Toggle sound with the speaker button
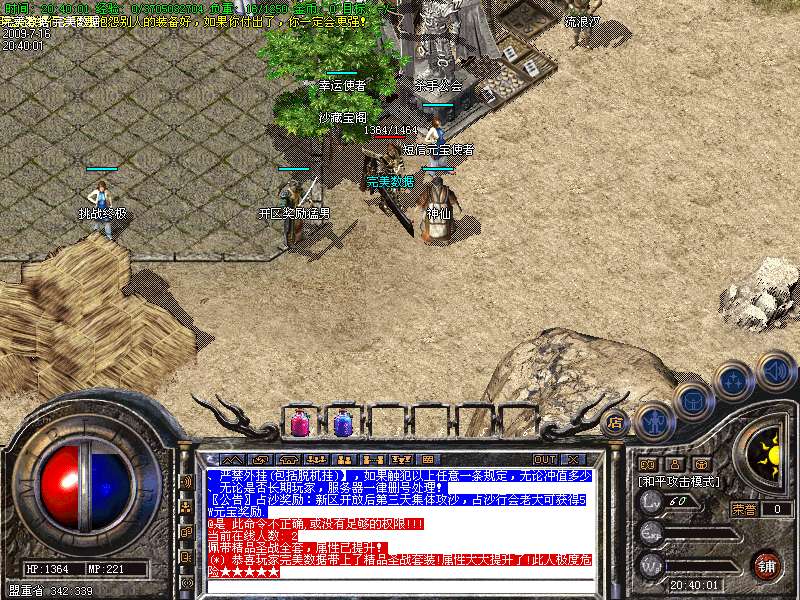The width and height of the screenshot is (800, 600). 774,370
